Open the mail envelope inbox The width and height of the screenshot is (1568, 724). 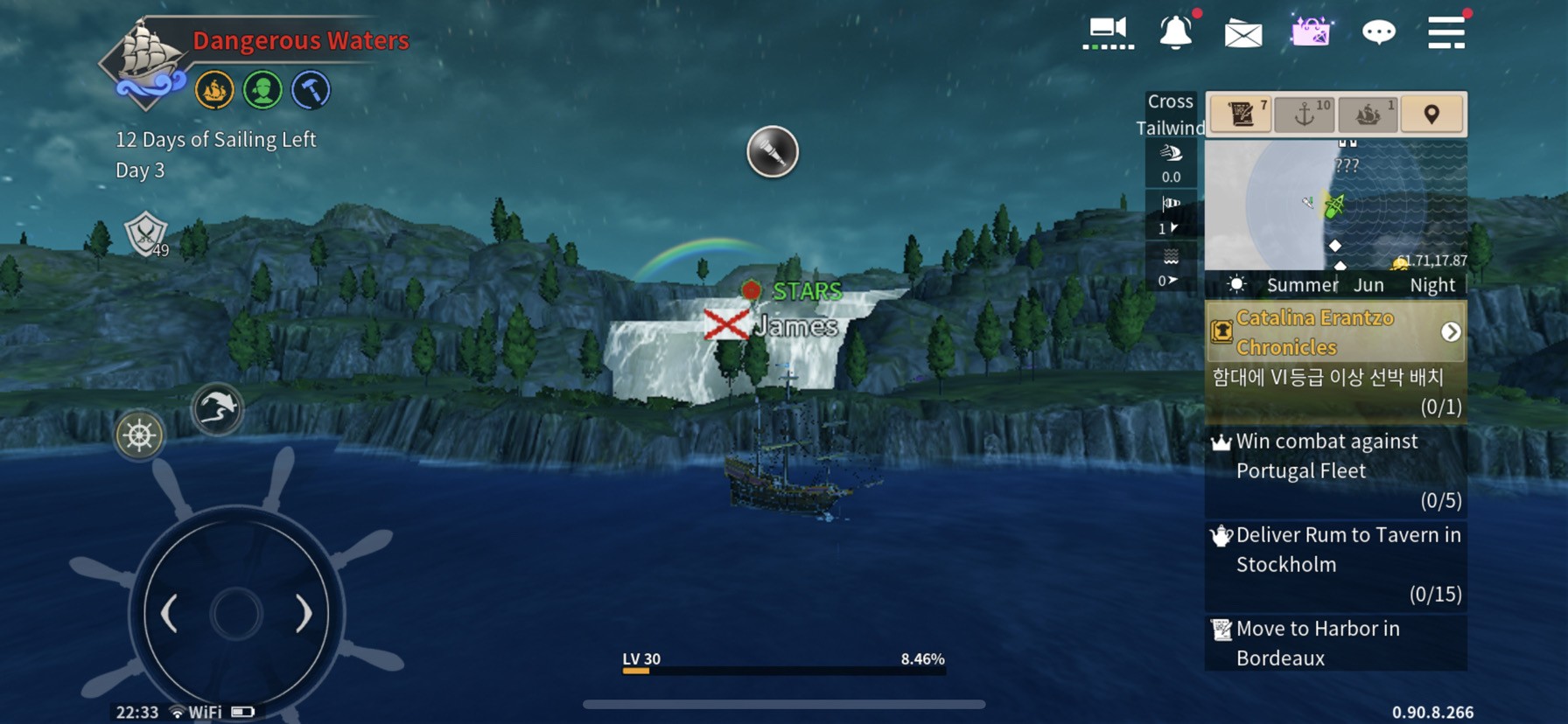click(x=1242, y=34)
